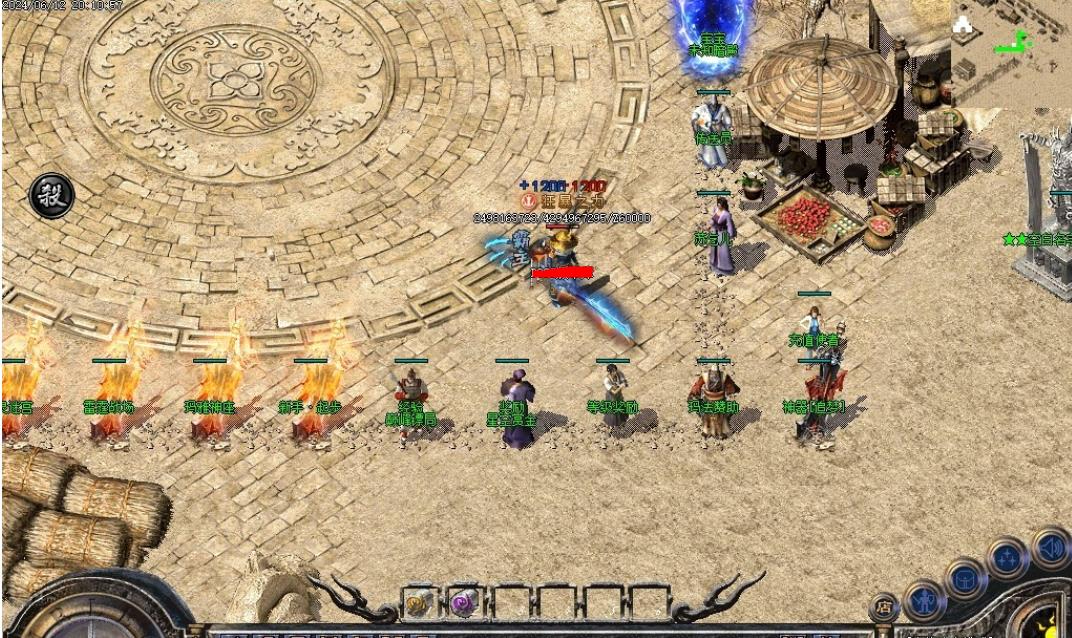The height and width of the screenshot is (638, 1072).
Task: Open the shop with the 店 button
Action: pos(884,607)
